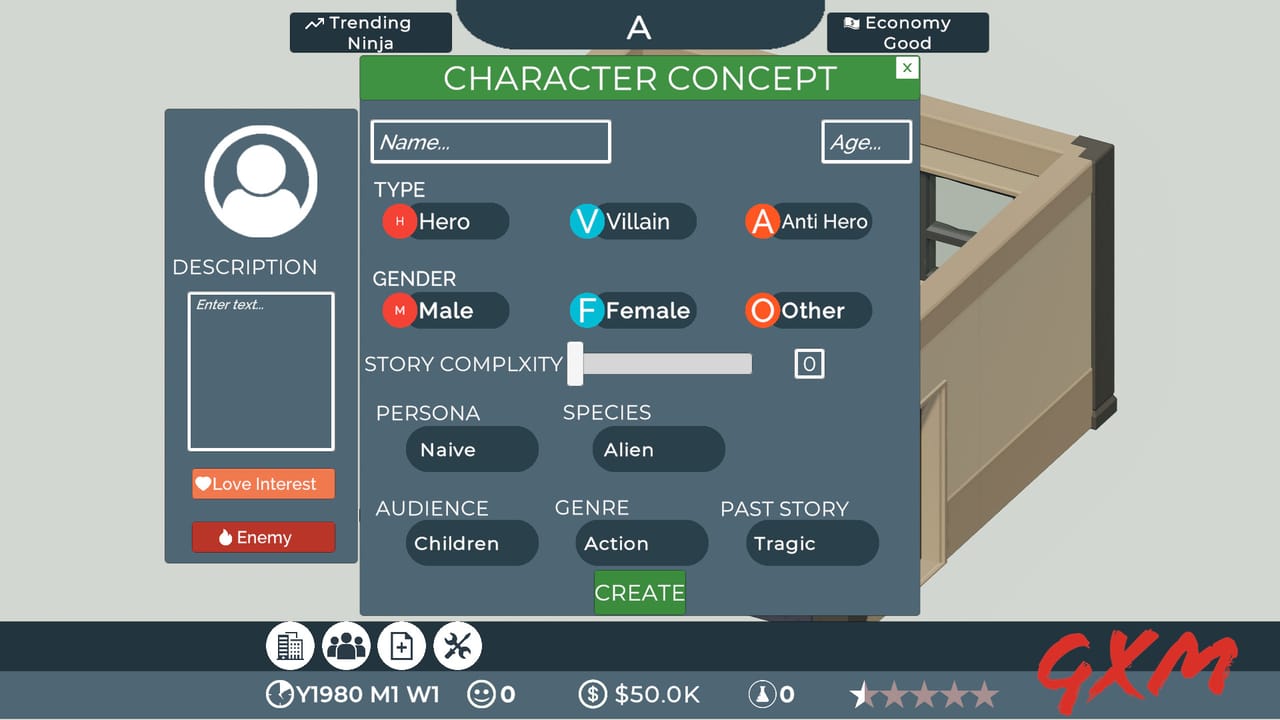Set character type to Anti Hero

(807, 221)
